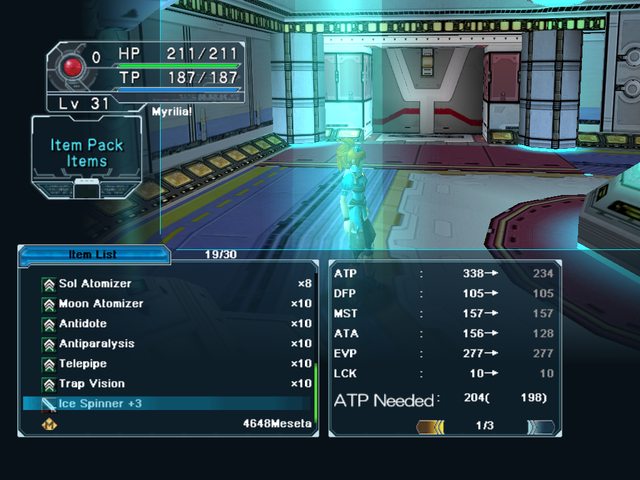640x480 pixels.
Task: Go to the previous stats page arrow
Action: (x=431, y=426)
